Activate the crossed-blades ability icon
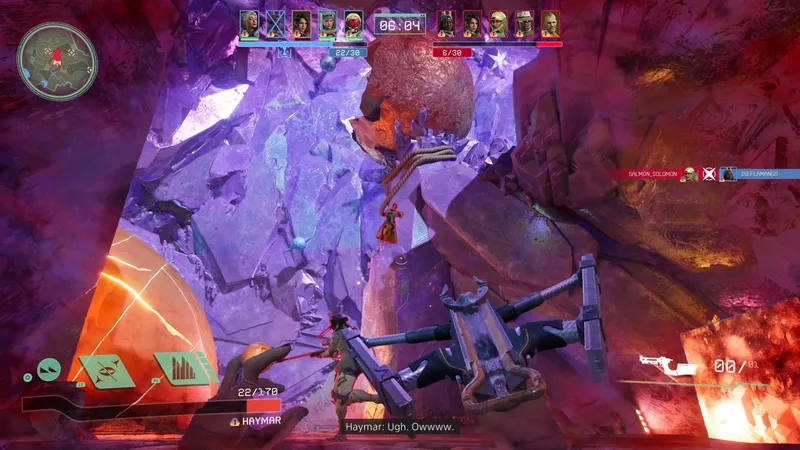800x450 pixels. (107, 371)
